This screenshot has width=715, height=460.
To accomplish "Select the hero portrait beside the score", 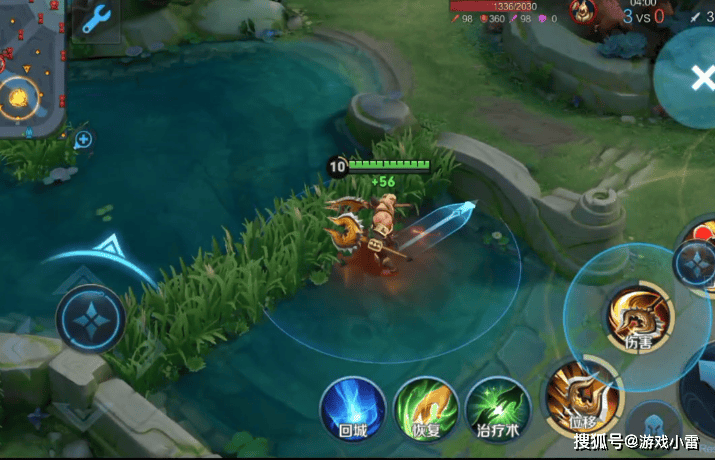I will tap(583, 12).
